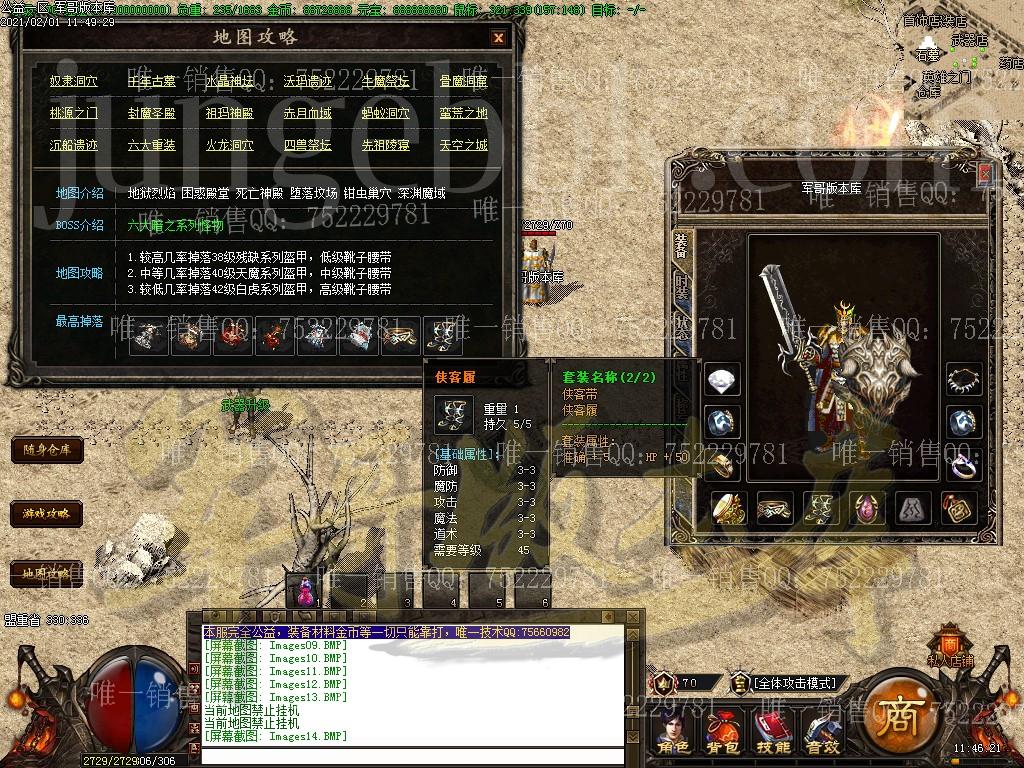Select the 桃源之门 map entry
Image resolution: width=1024 pixels, height=768 pixels.
click(74, 114)
